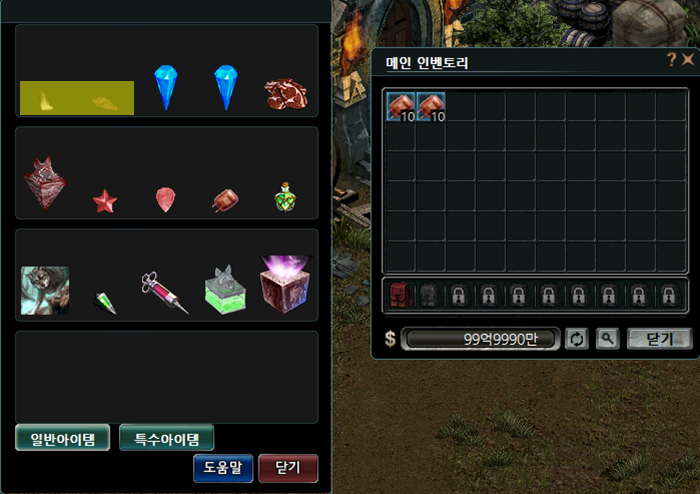Choose the wolf portrait item
The image size is (700, 494).
[45, 290]
